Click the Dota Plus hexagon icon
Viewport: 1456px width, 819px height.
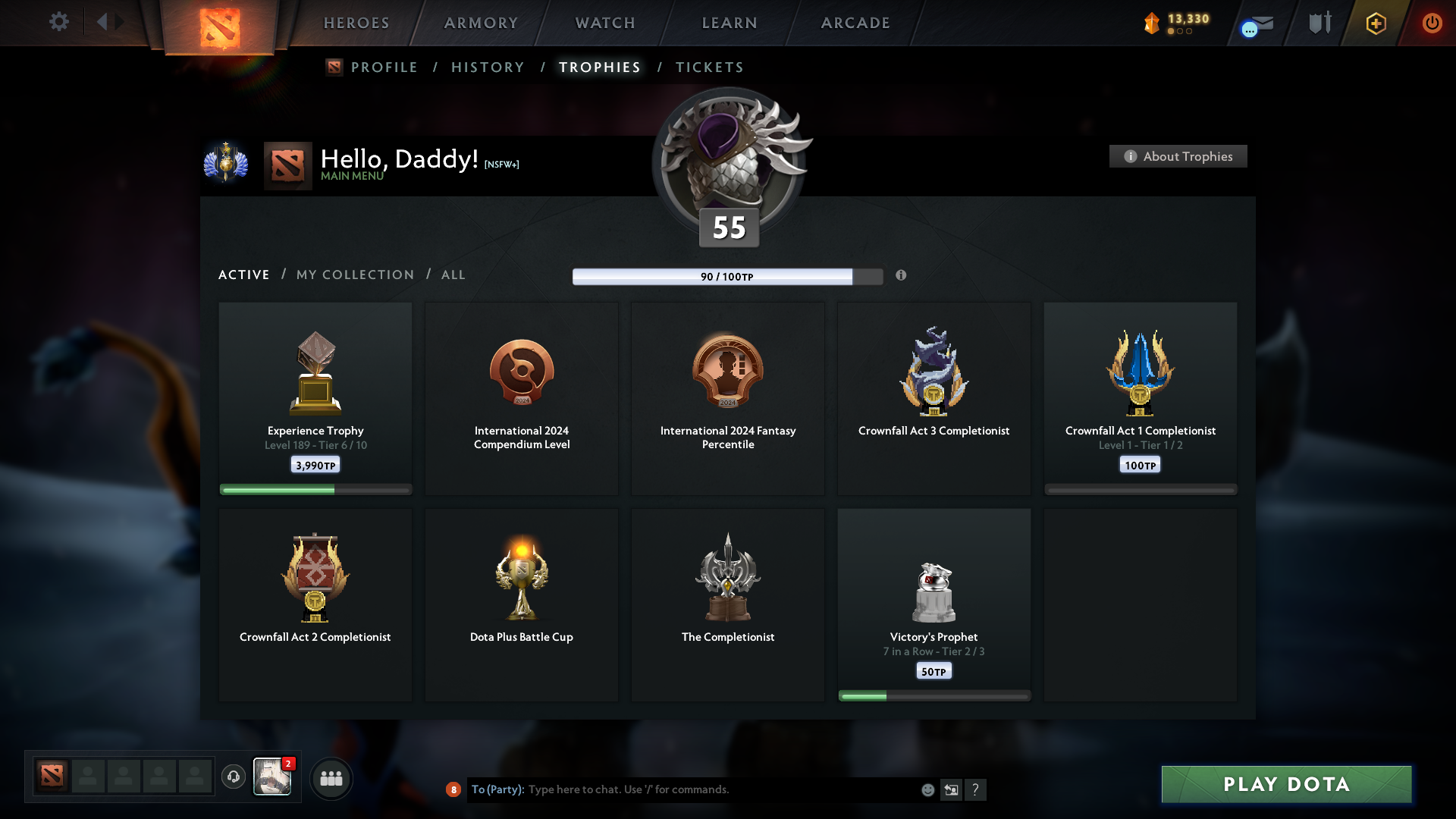1376,23
